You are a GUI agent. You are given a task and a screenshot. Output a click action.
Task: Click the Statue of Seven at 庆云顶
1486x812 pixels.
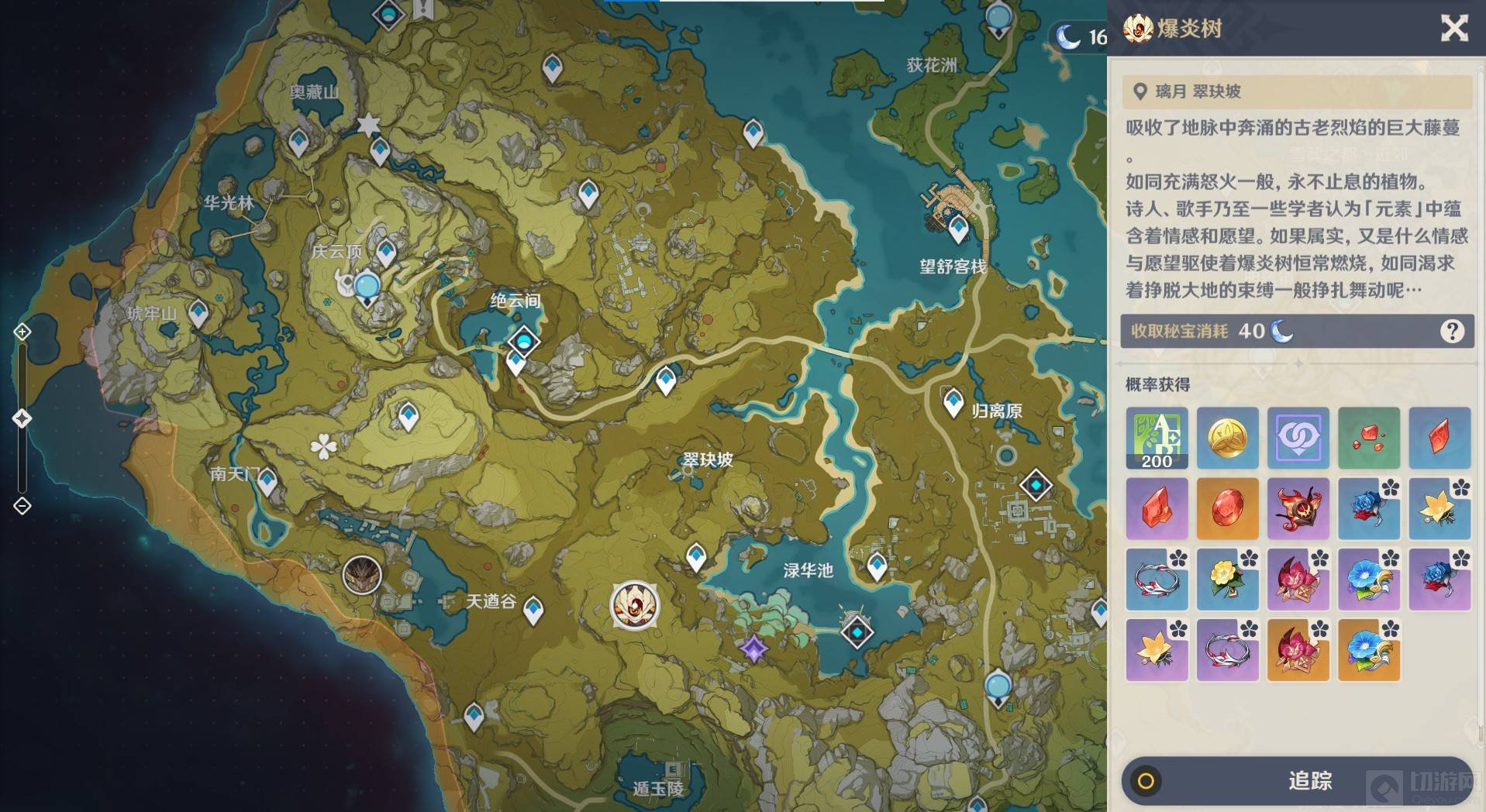tap(366, 288)
